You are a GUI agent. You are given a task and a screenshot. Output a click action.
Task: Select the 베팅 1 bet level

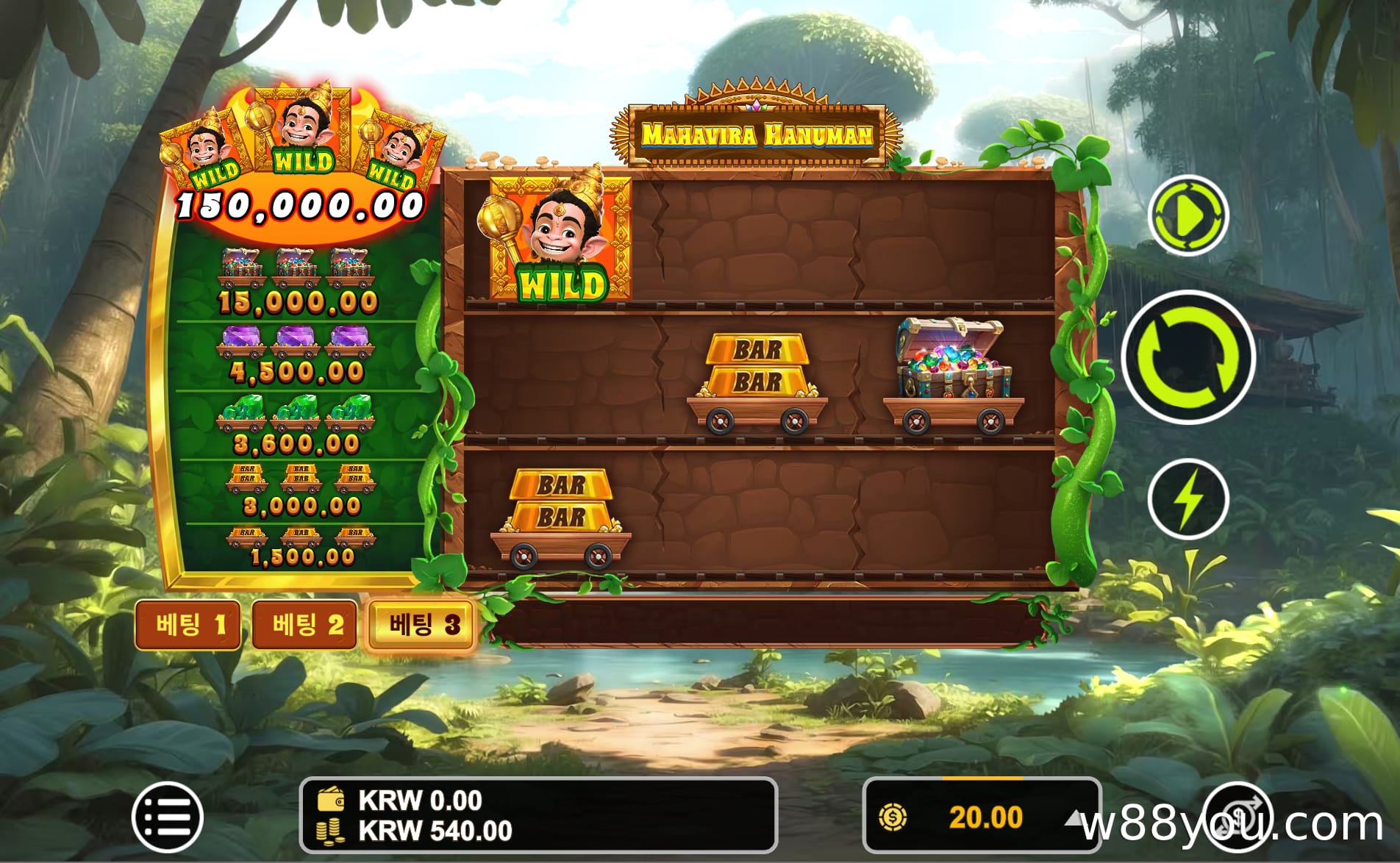pos(188,625)
